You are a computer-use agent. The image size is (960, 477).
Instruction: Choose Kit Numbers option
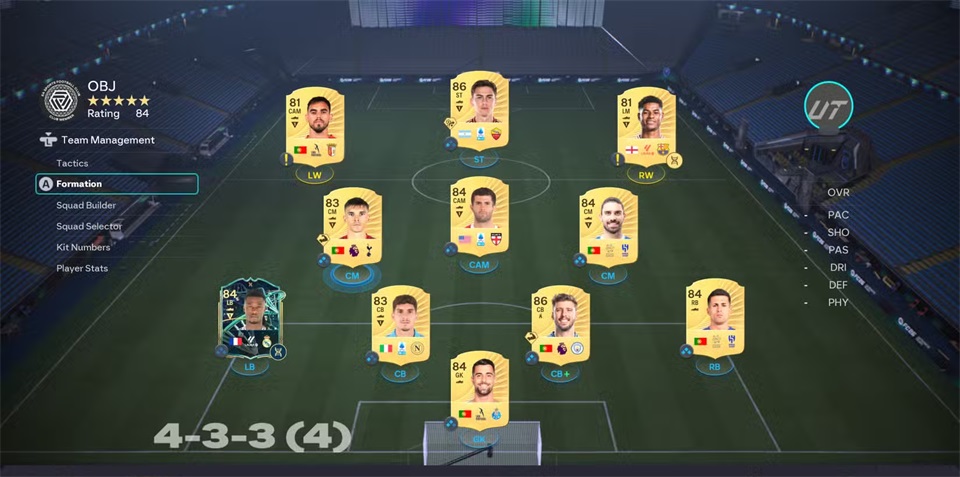click(83, 247)
